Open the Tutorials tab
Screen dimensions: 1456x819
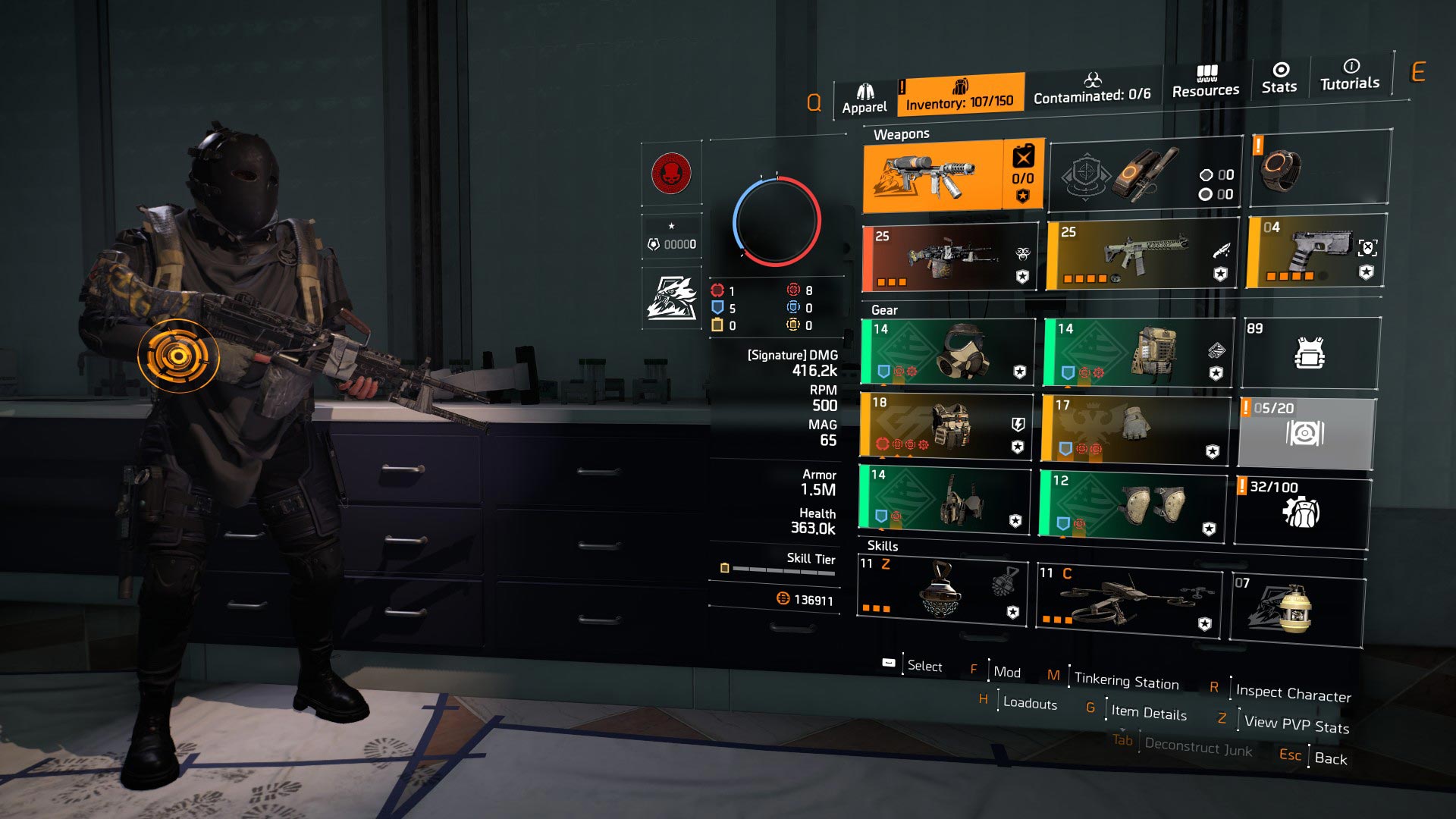tap(1350, 75)
